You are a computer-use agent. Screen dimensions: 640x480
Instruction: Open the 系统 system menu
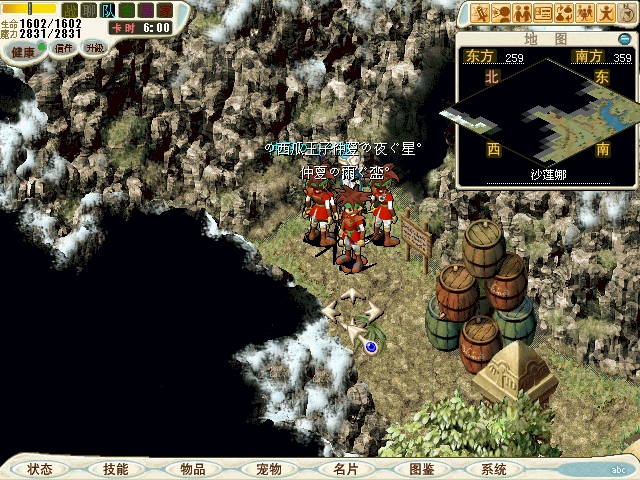coord(494,469)
